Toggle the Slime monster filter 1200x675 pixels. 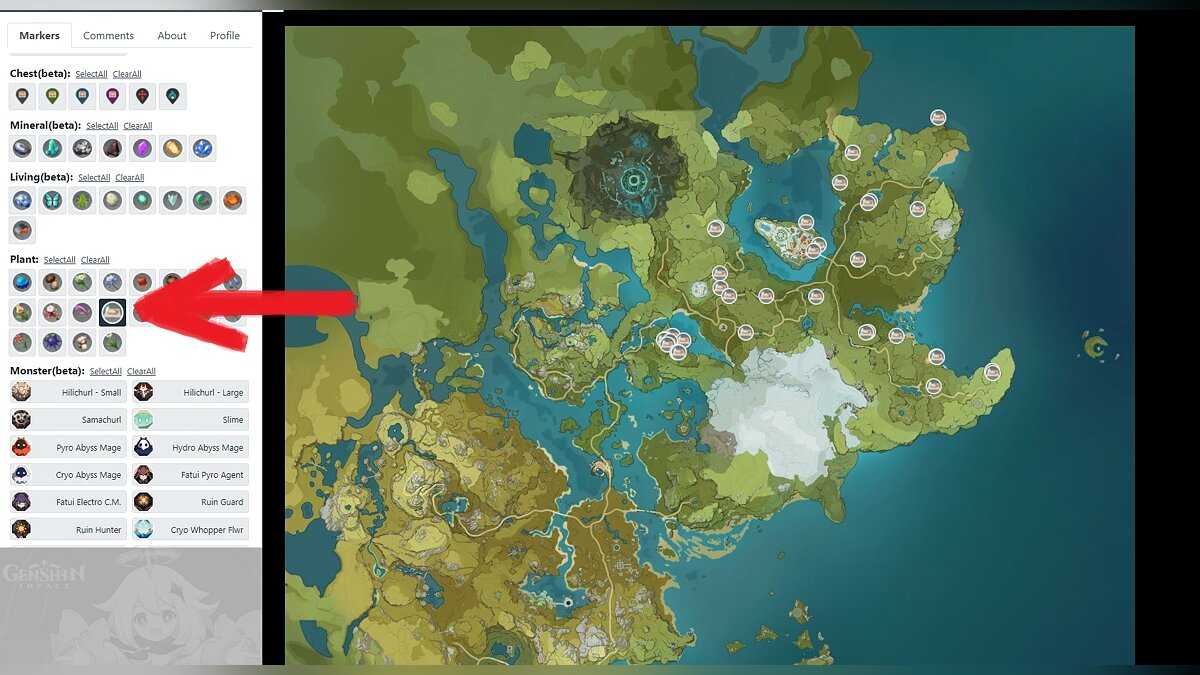(190, 420)
